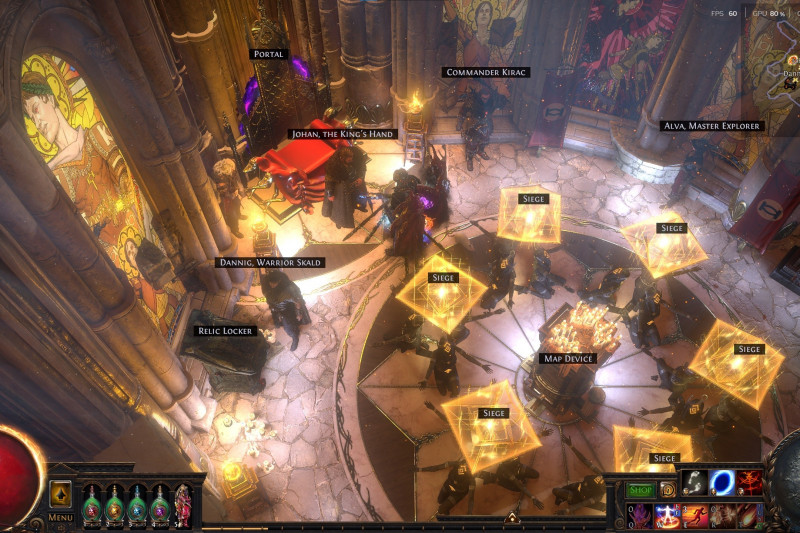Click the Portal name label
Screen dimensions: 800x533
point(268,54)
